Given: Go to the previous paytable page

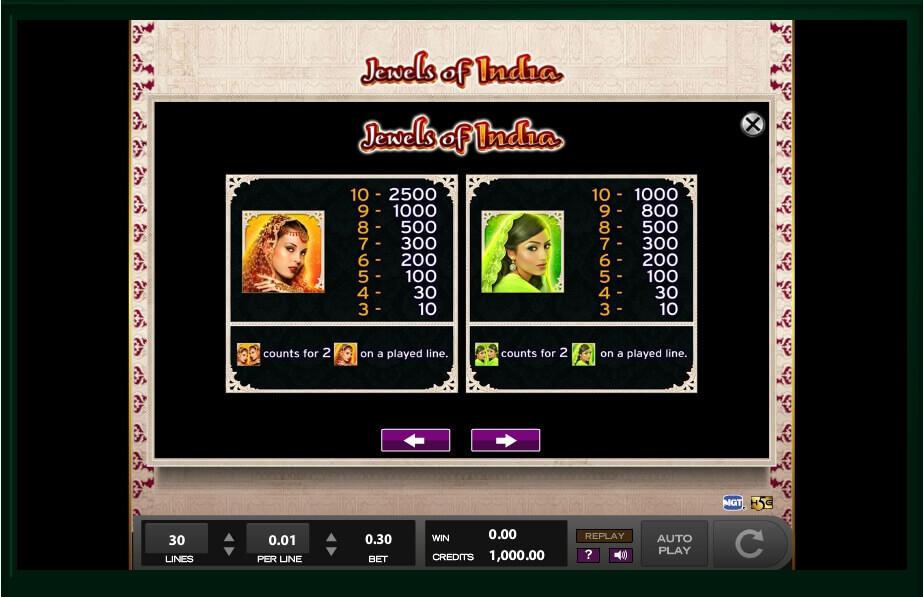Looking at the screenshot, I should pyautogui.click(x=415, y=440).
